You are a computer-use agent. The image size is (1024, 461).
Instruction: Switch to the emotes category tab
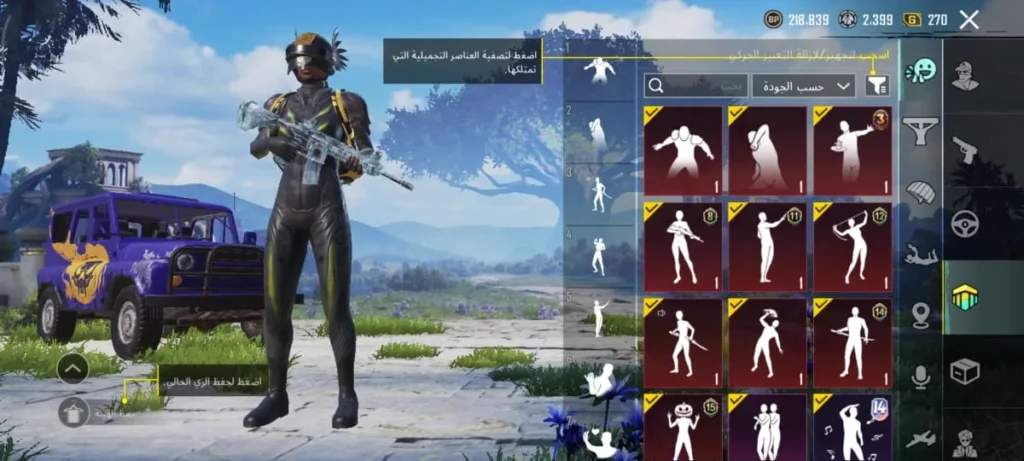point(919,72)
